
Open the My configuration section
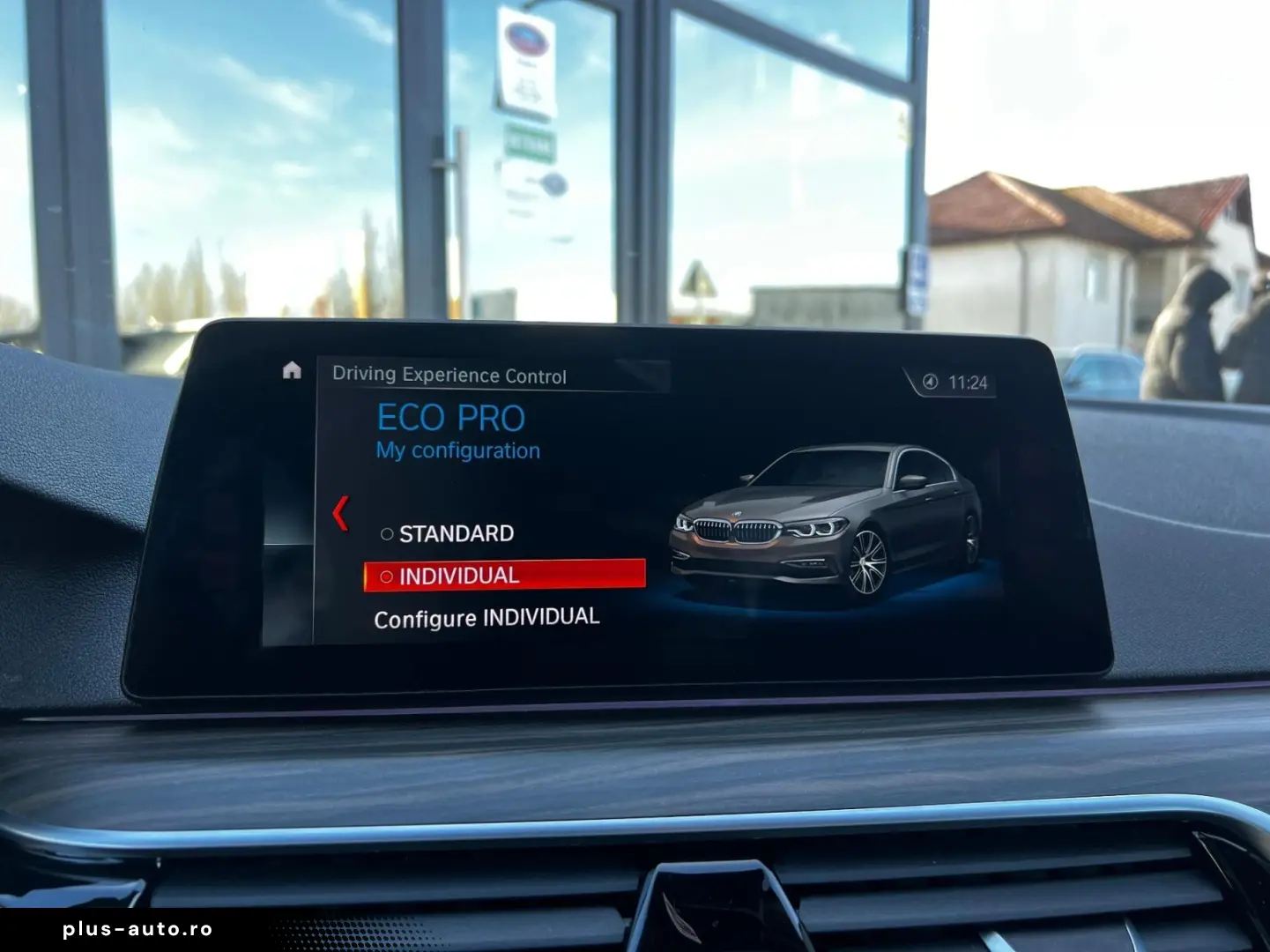[x=457, y=450]
